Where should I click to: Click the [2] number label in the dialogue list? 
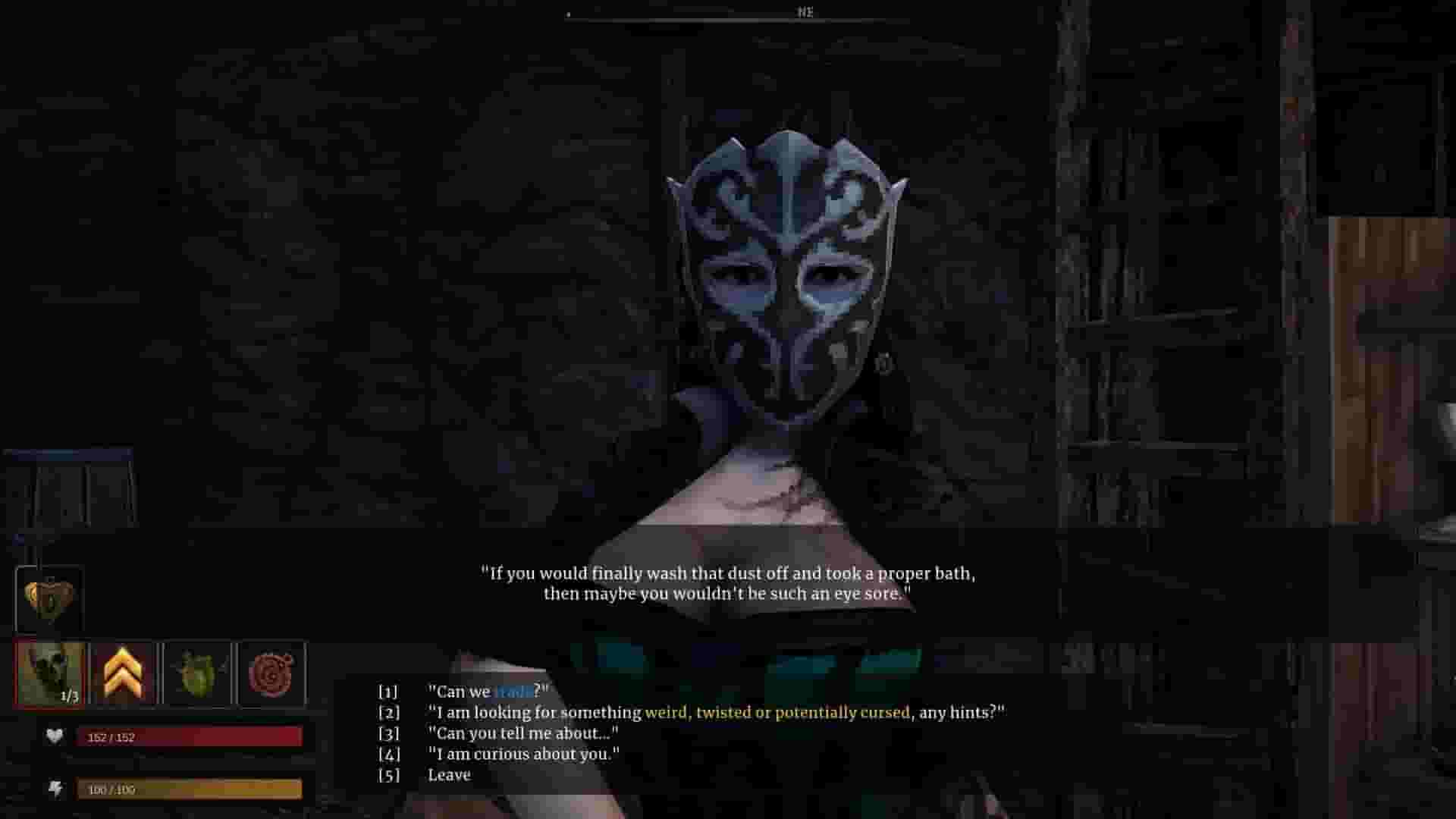coord(388,713)
